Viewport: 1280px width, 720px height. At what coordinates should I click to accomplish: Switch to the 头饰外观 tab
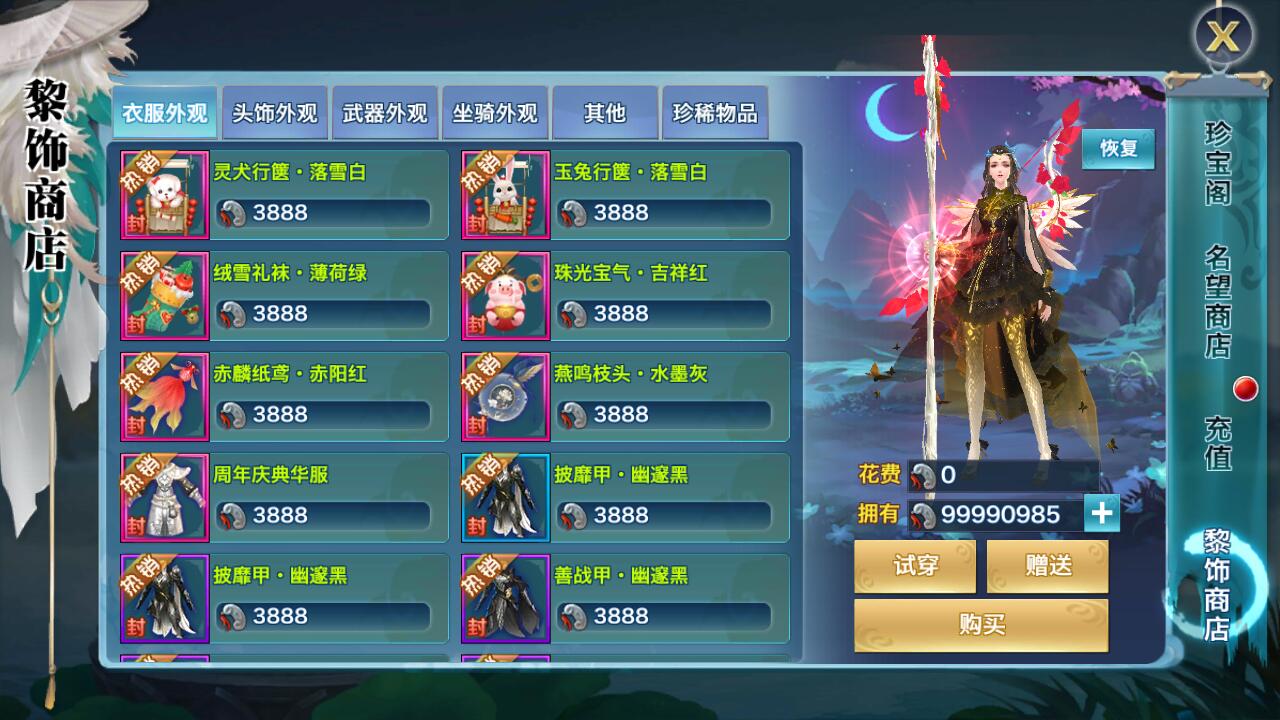click(275, 113)
